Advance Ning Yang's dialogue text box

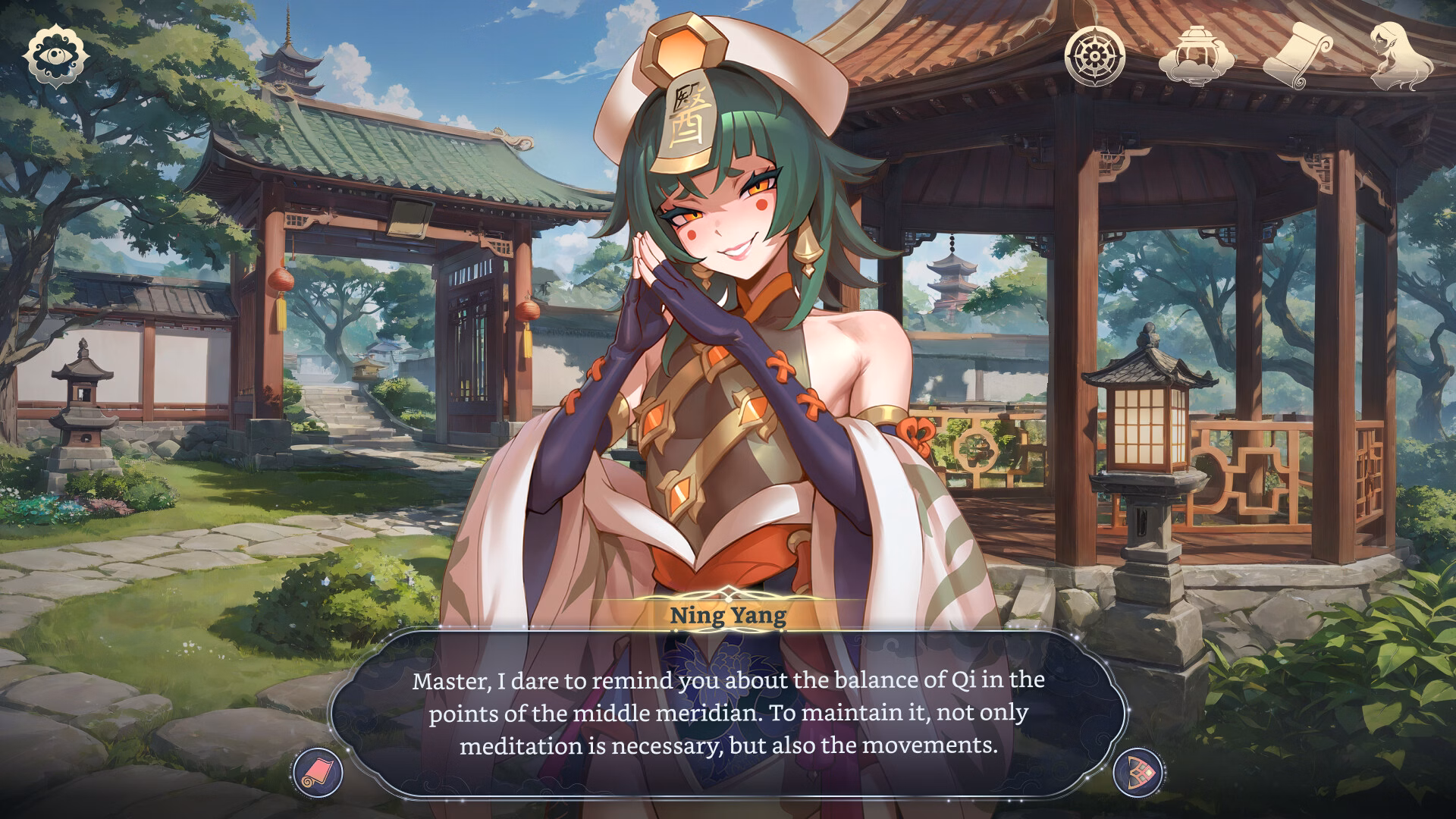[x=727, y=713]
